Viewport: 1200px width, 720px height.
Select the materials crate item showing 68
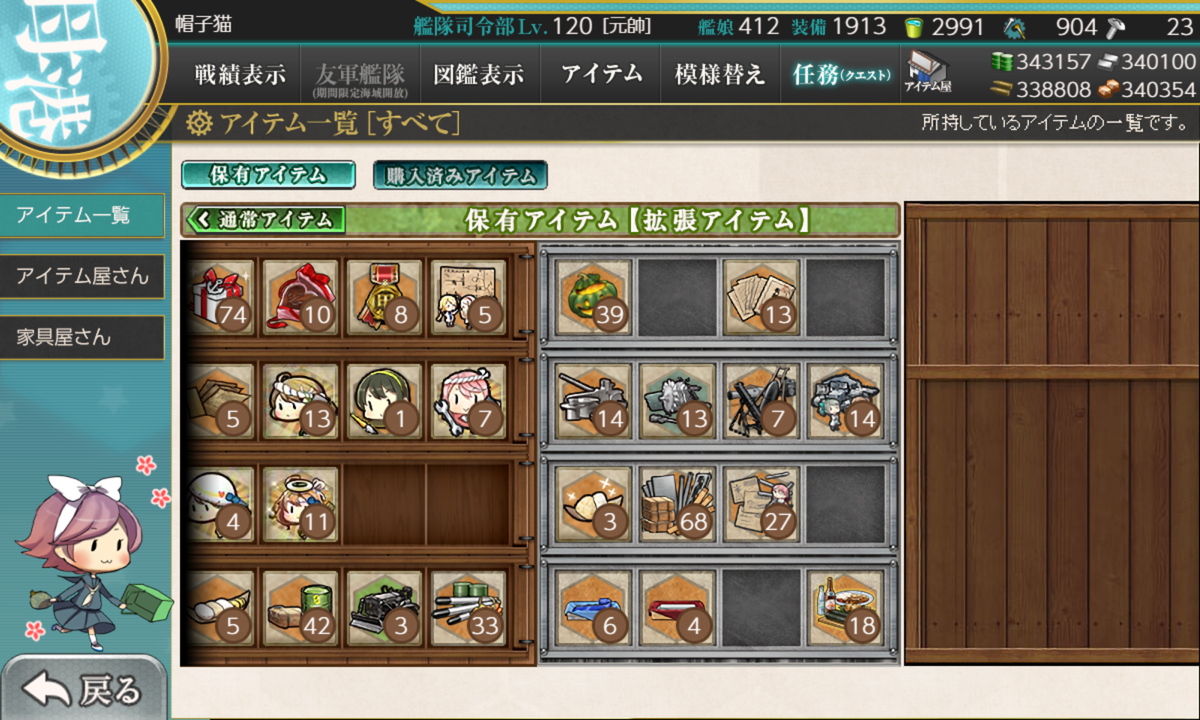click(677, 503)
